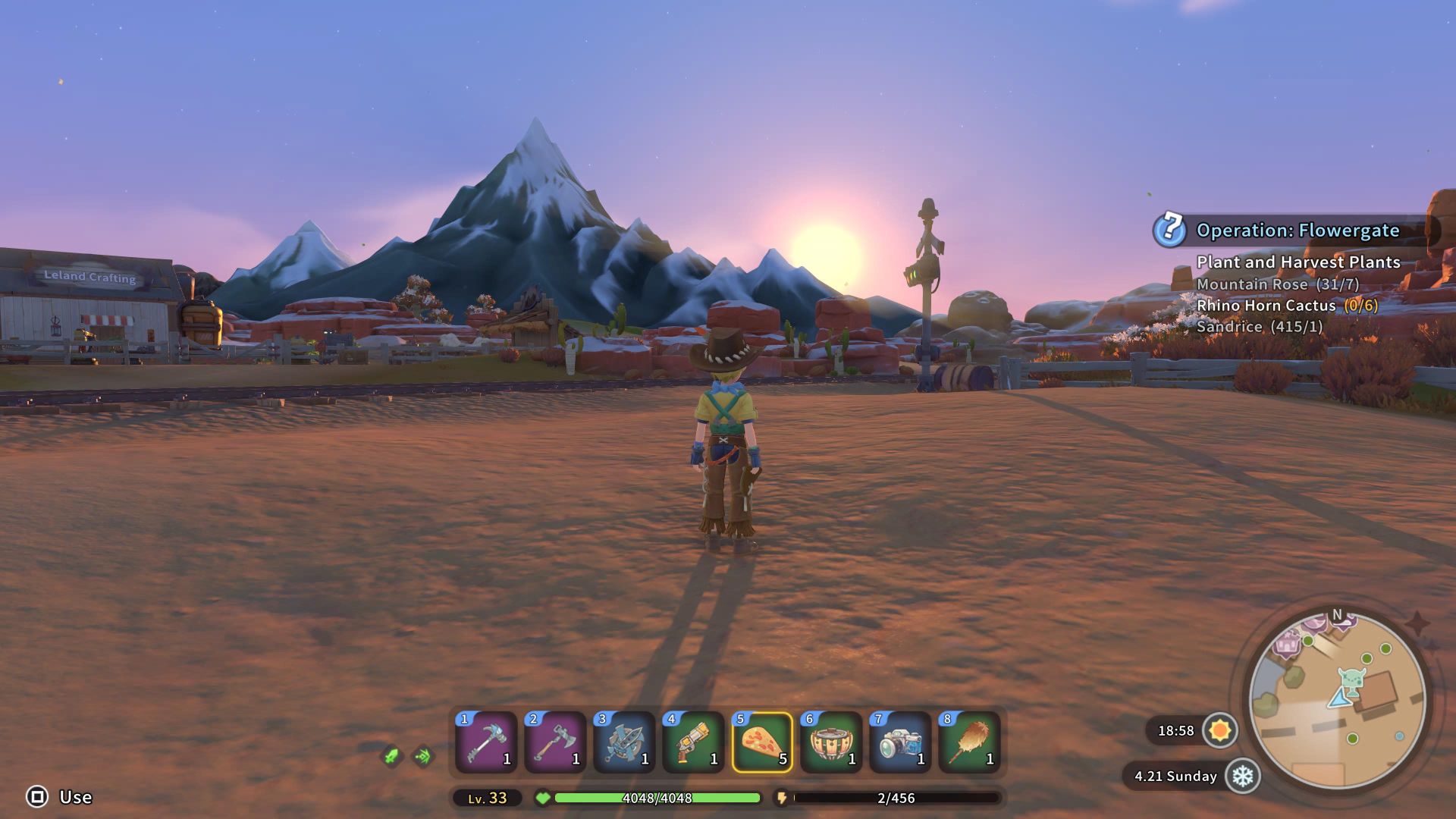This screenshot has height=819, width=1456.
Task: Select the pickhammer in hotbar slot 1
Action: pyautogui.click(x=486, y=742)
